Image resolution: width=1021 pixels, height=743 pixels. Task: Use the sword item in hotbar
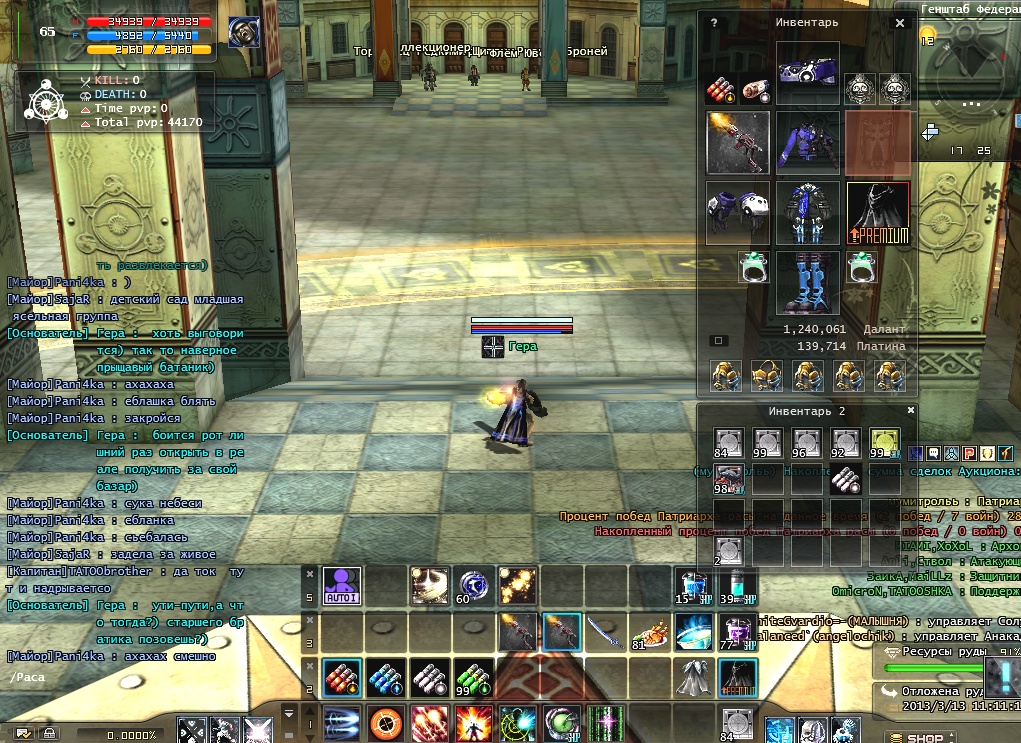click(x=604, y=632)
